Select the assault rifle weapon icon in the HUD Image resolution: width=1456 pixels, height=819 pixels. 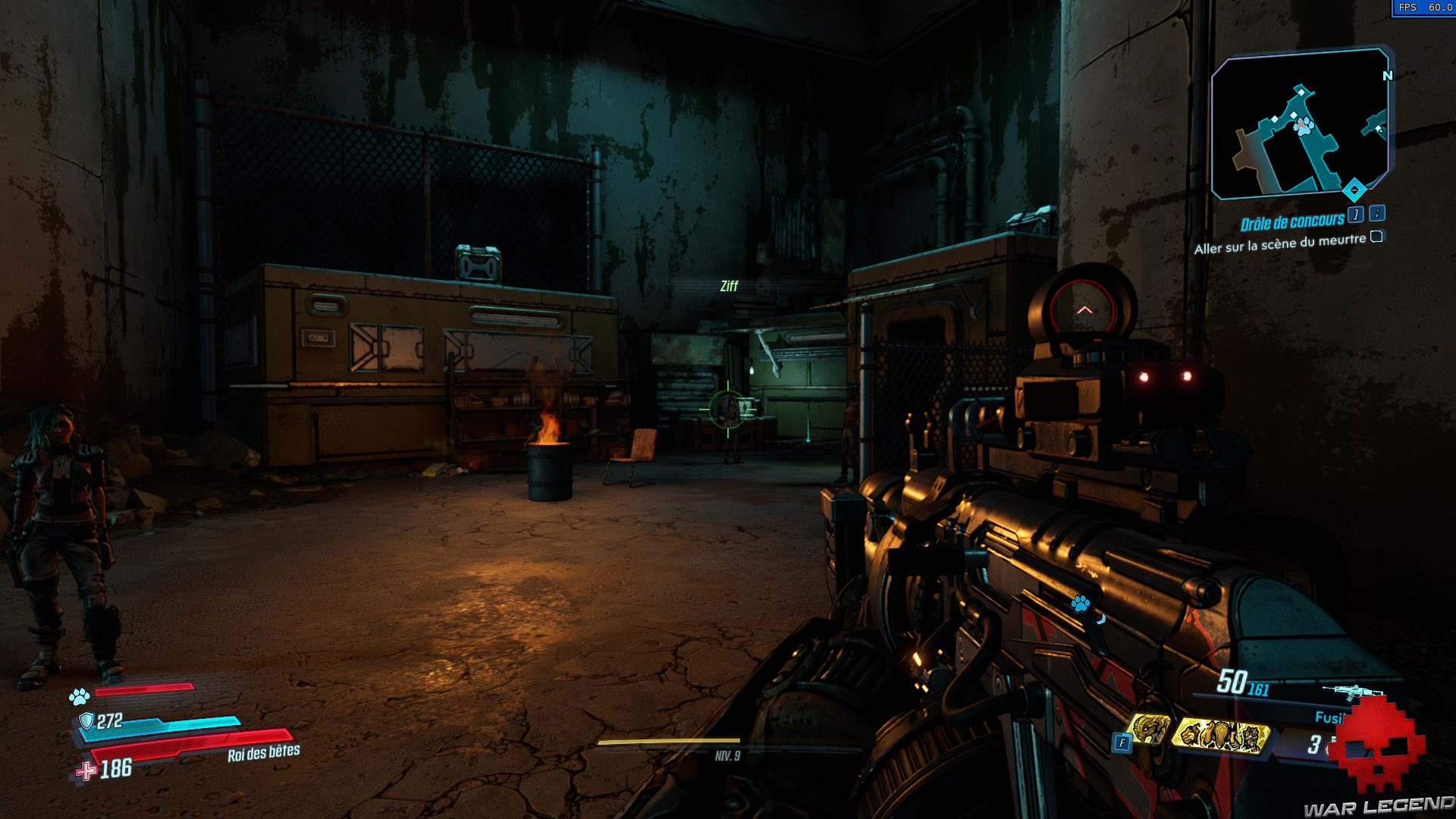click(1351, 692)
